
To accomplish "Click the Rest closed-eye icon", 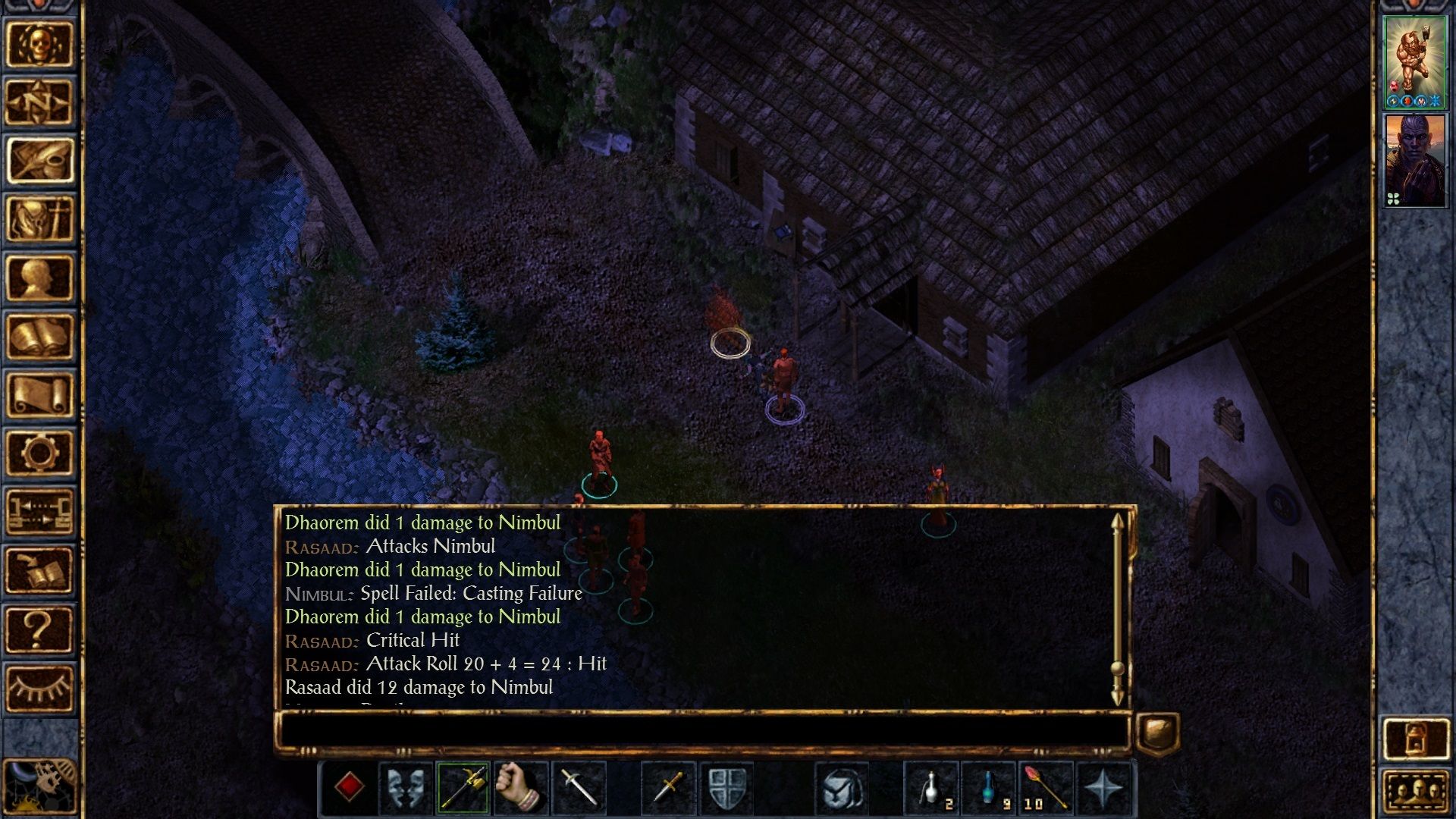I will [42, 686].
